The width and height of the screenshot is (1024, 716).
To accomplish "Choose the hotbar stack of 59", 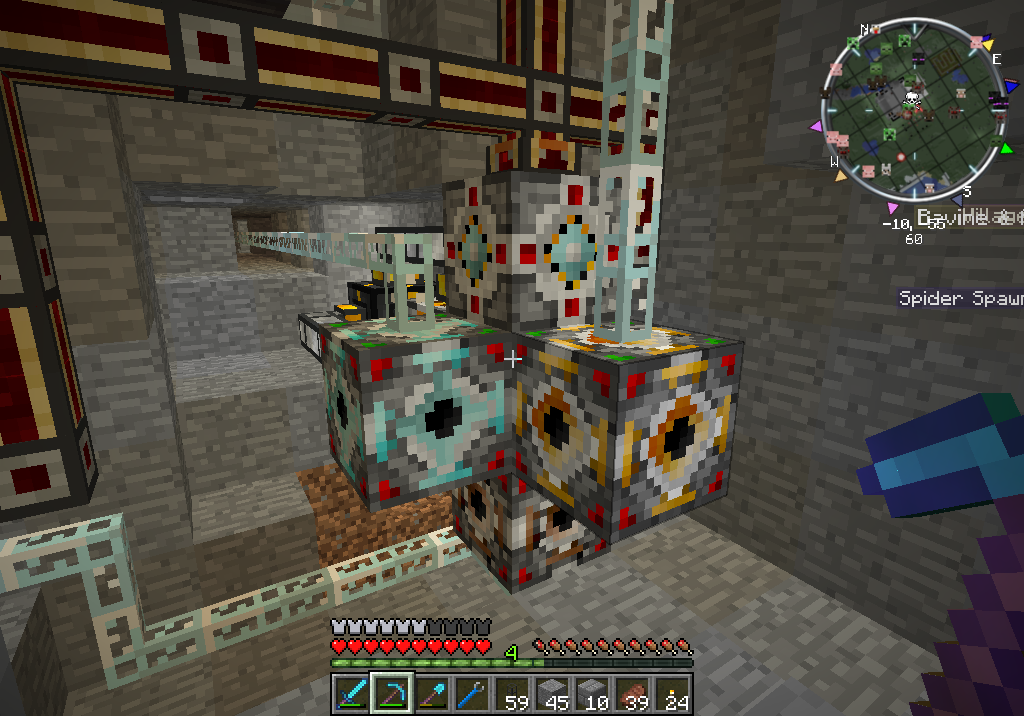I will click(512, 693).
